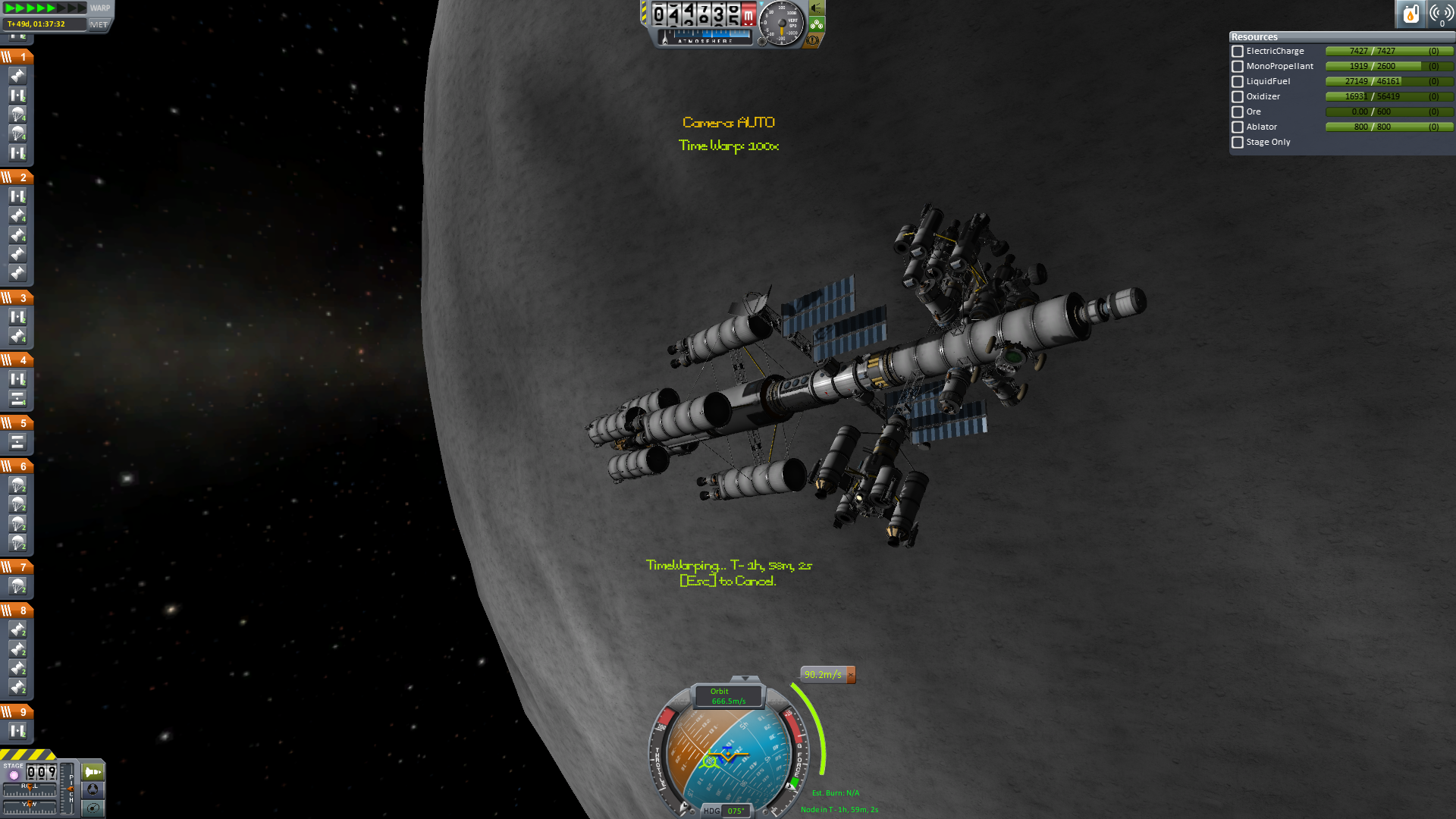Open the comms signal icon
Viewport: 1456px width, 819px height.
[1441, 14]
